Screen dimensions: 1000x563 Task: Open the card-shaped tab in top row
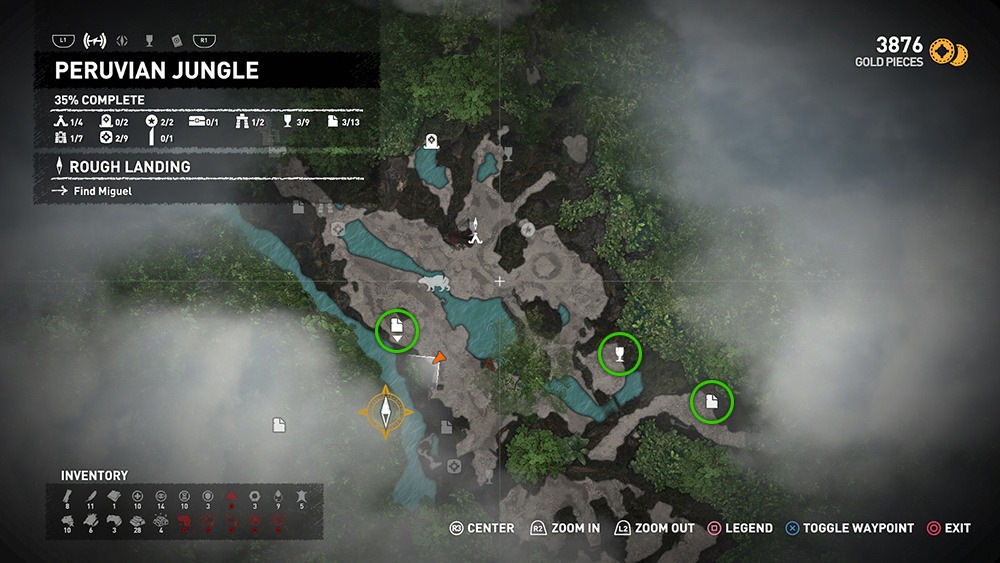(x=176, y=41)
